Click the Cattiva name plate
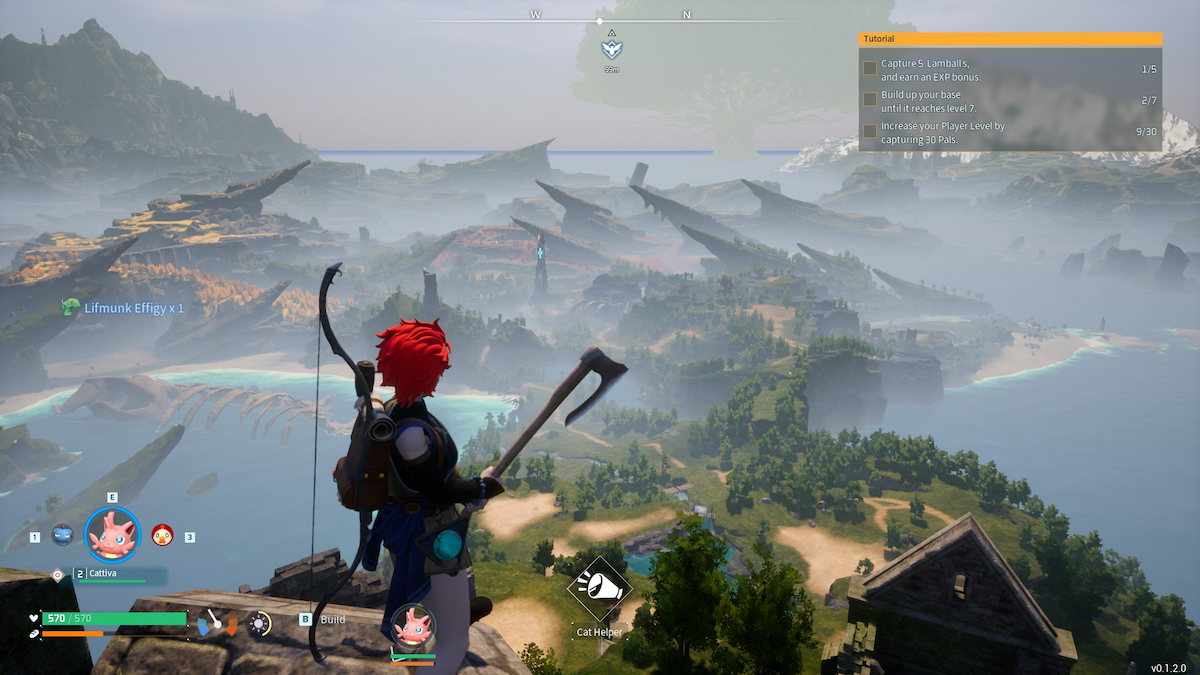Screen dimensions: 1200x675 pyautogui.click(x=109, y=573)
